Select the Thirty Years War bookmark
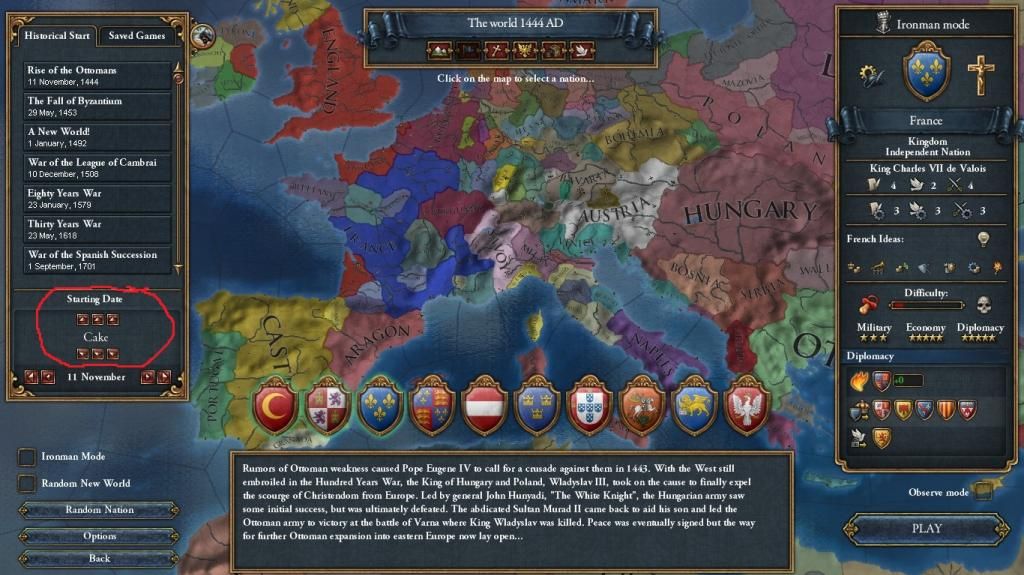Image resolution: width=1024 pixels, height=575 pixels. tap(98, 229)
